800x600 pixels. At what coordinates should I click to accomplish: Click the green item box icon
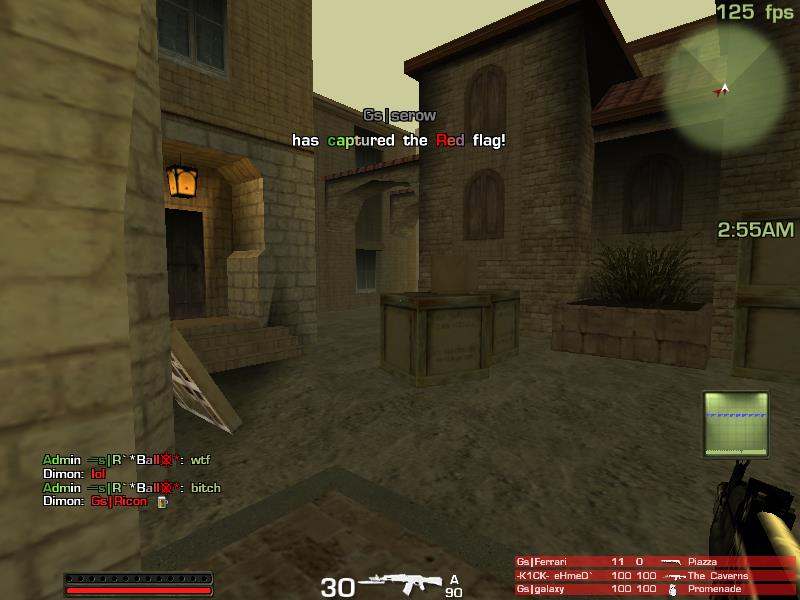(735, 424)
